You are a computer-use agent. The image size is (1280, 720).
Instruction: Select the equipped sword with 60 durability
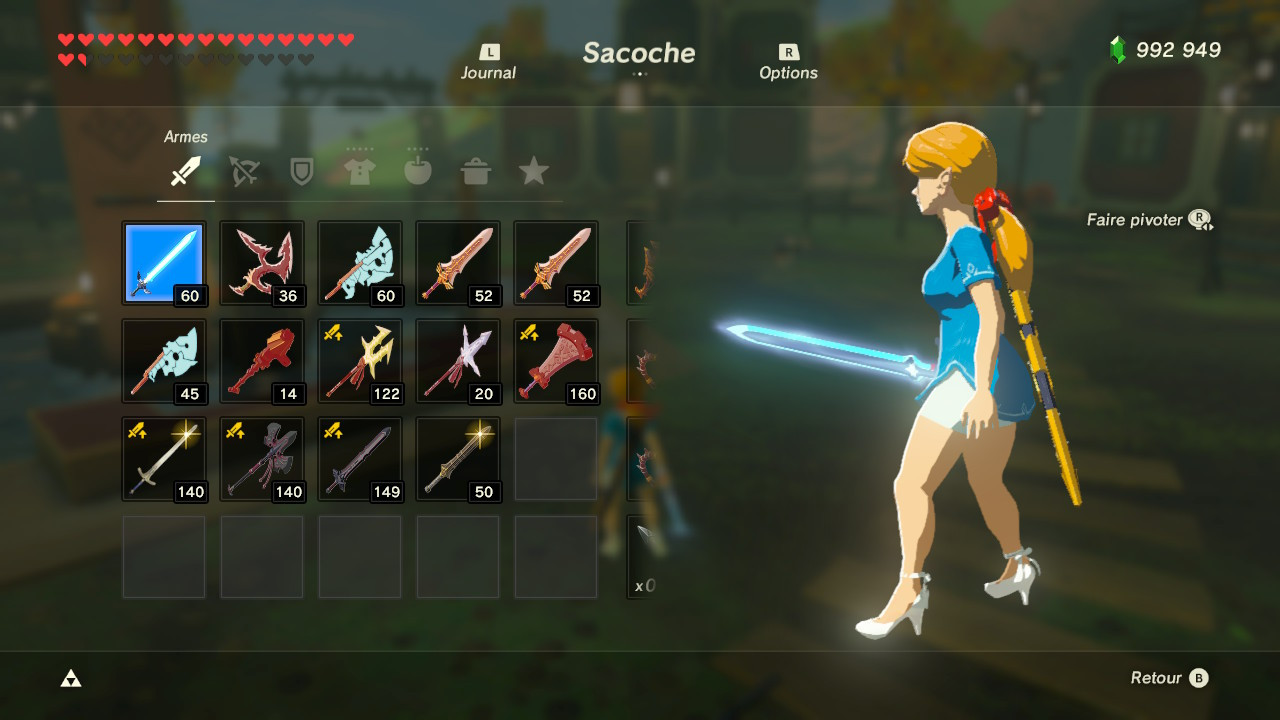pos(164,262)
